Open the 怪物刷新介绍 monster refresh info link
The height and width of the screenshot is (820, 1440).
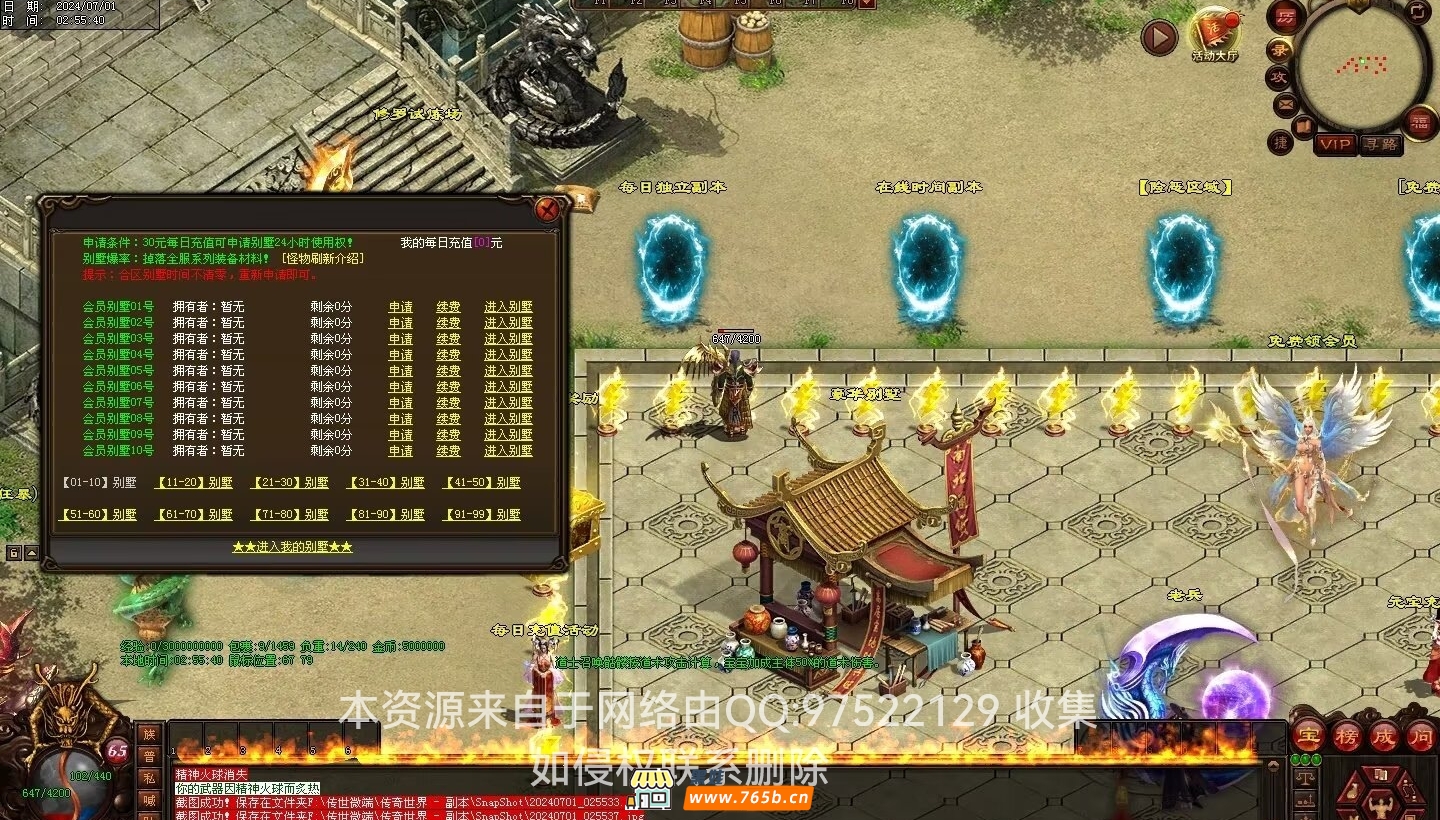(322, 258)
